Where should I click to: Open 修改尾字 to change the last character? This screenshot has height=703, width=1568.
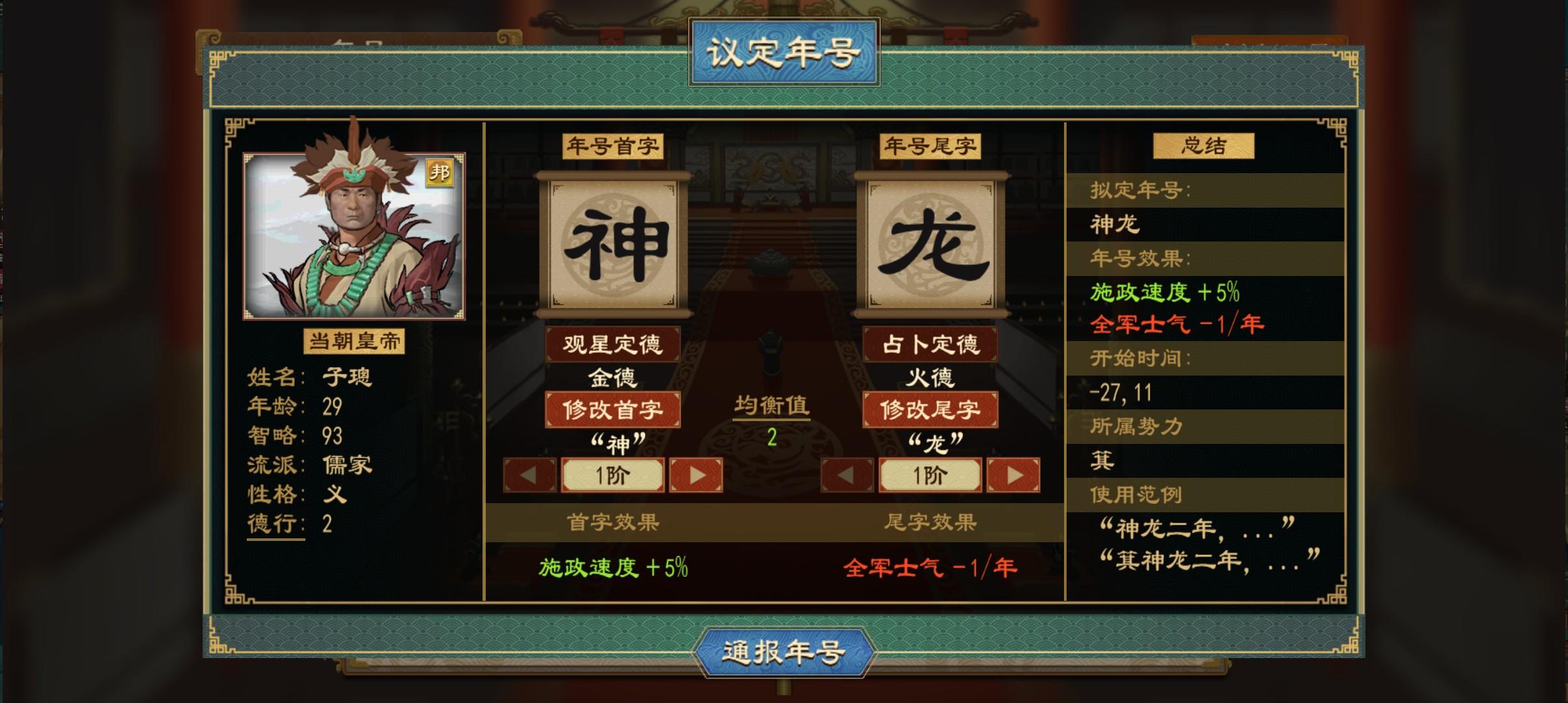pos(930,411)
